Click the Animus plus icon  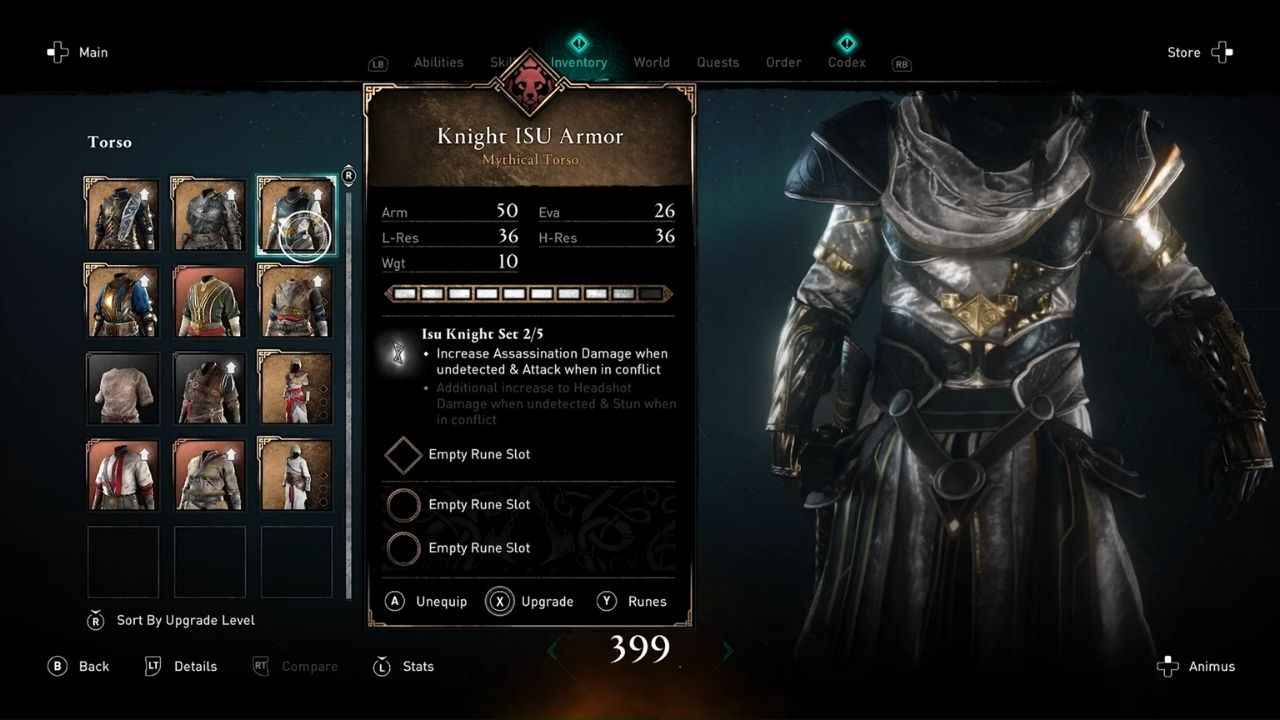1167,666
